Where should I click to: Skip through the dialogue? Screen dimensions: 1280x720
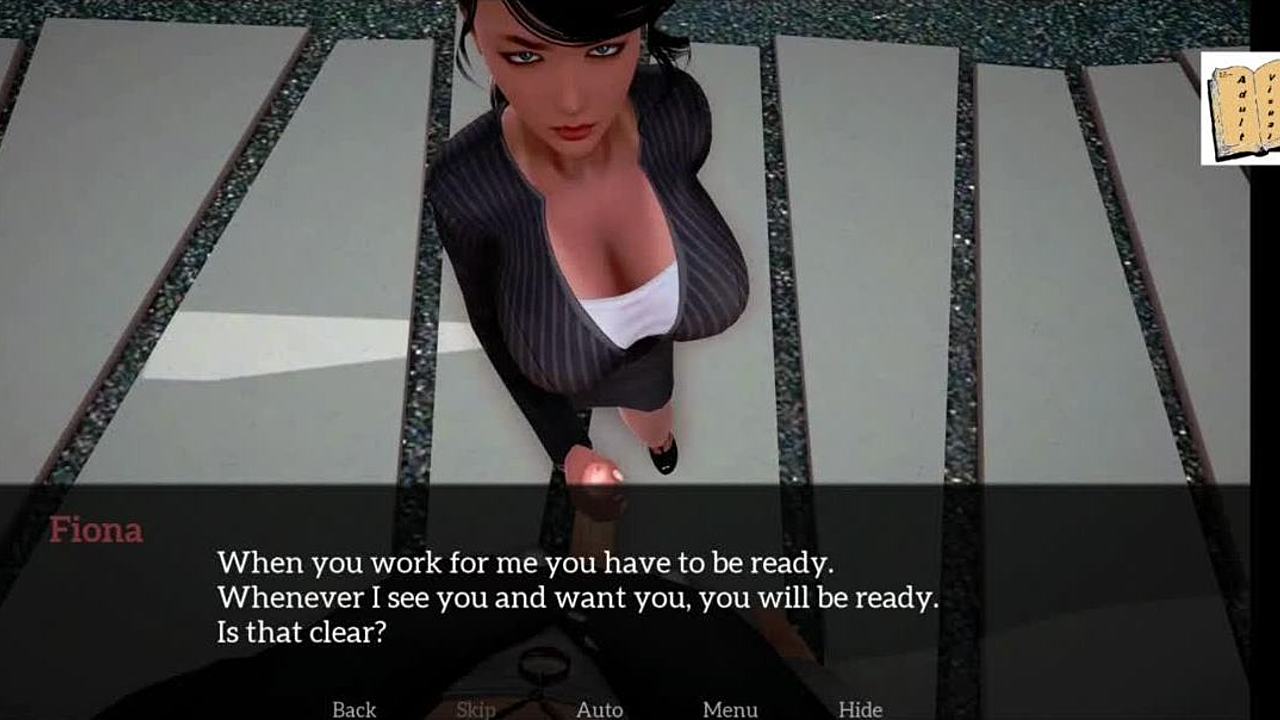click(x=475, y=709)
